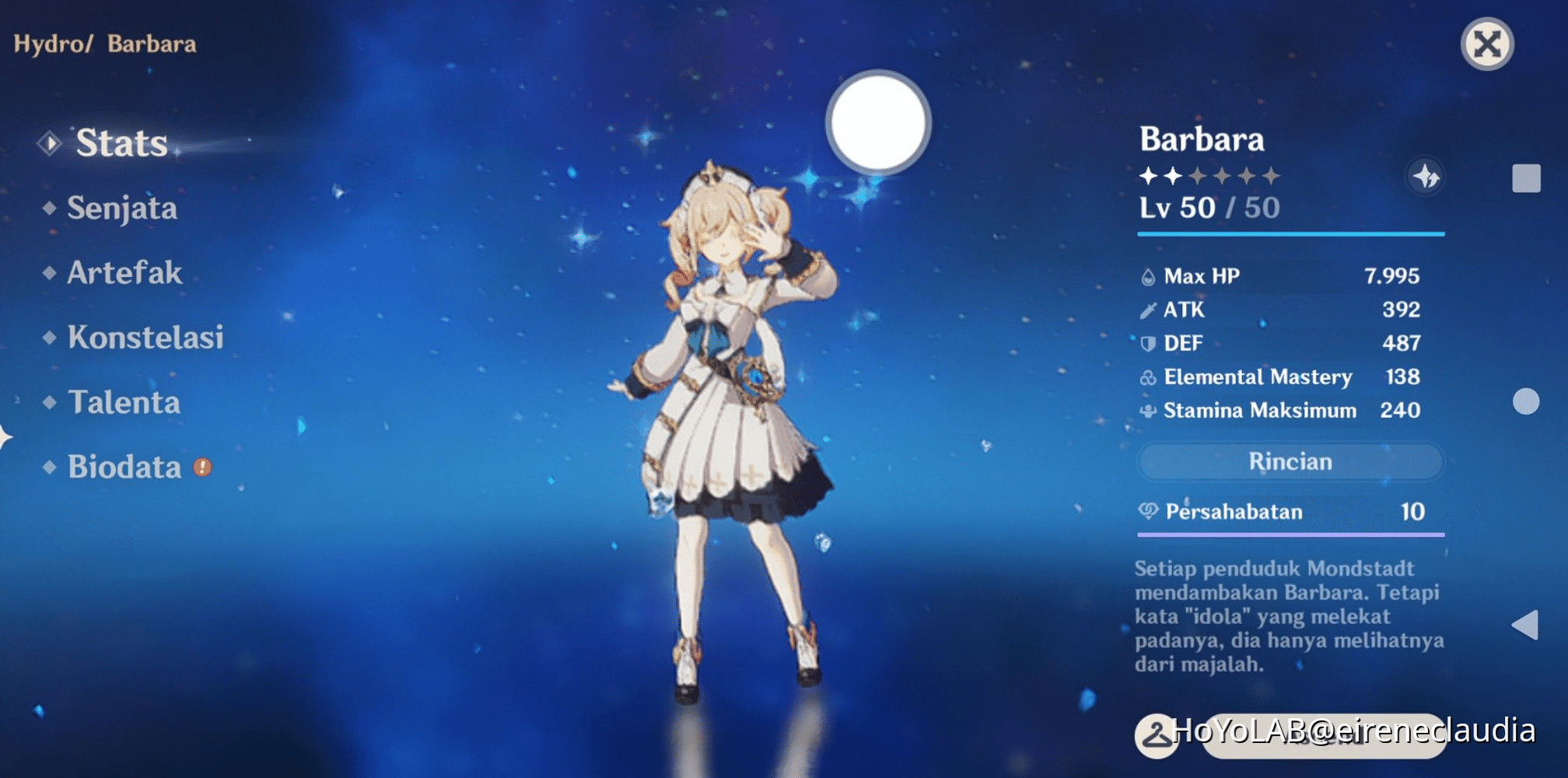Collapse panels using the left arrow indicator
Screen dimensions: 1568x778
point(6,436)
